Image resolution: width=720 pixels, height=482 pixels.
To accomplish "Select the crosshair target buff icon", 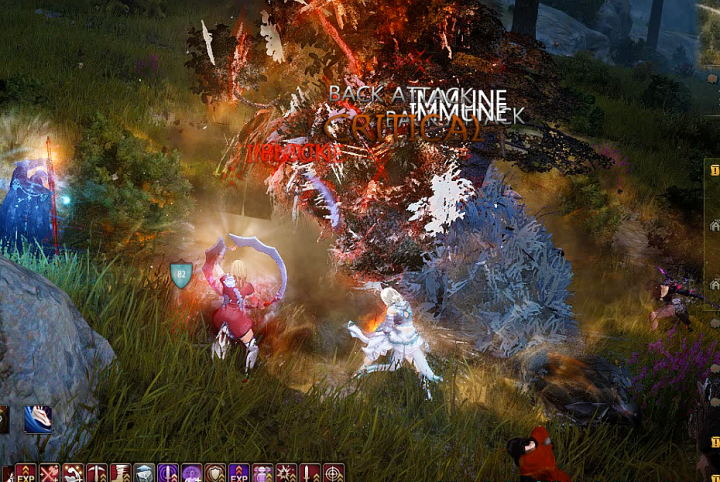I will click(334, 473).
